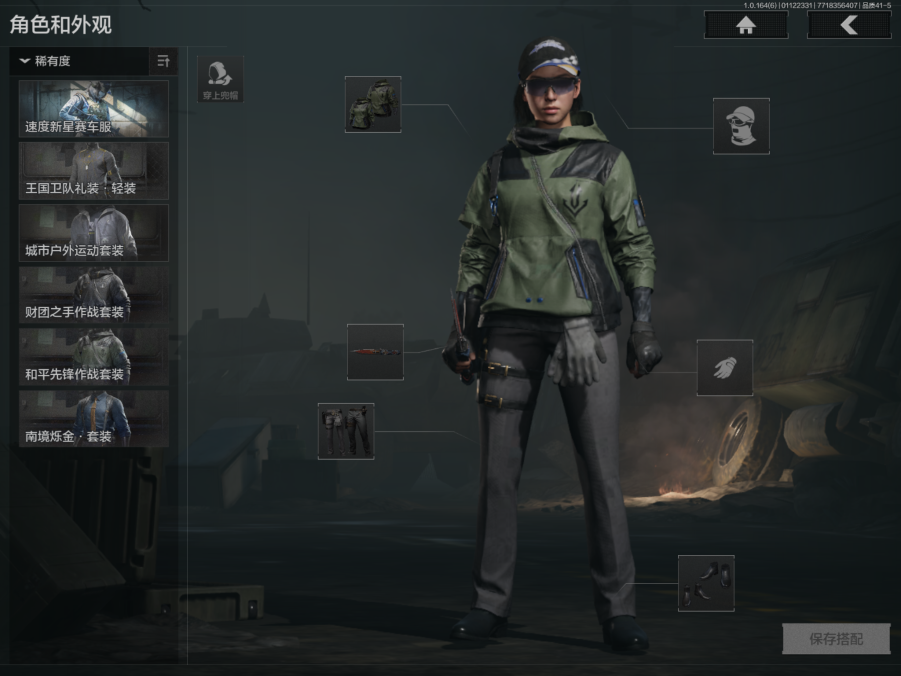Toggle the sort order icon
901x676 pixels.
coord(164,61)
